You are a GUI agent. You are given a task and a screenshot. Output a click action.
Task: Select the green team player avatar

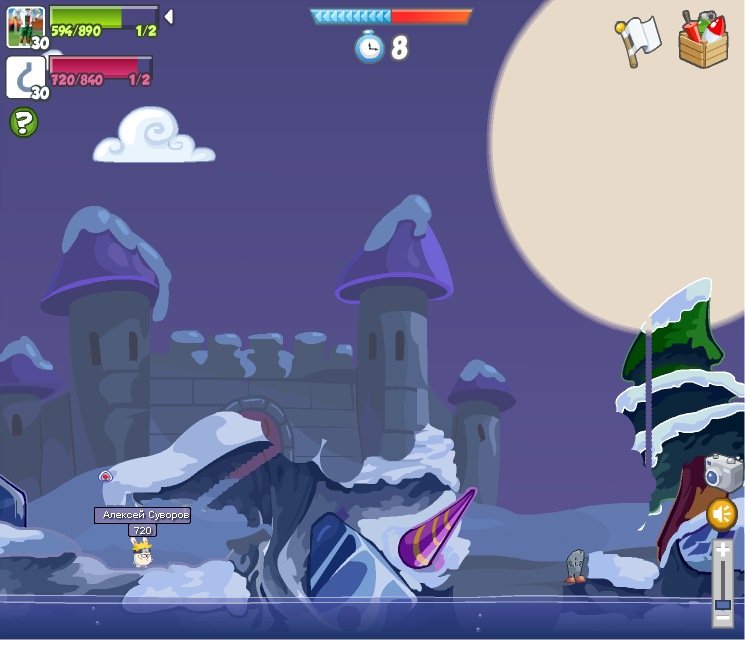coord(25,26)
